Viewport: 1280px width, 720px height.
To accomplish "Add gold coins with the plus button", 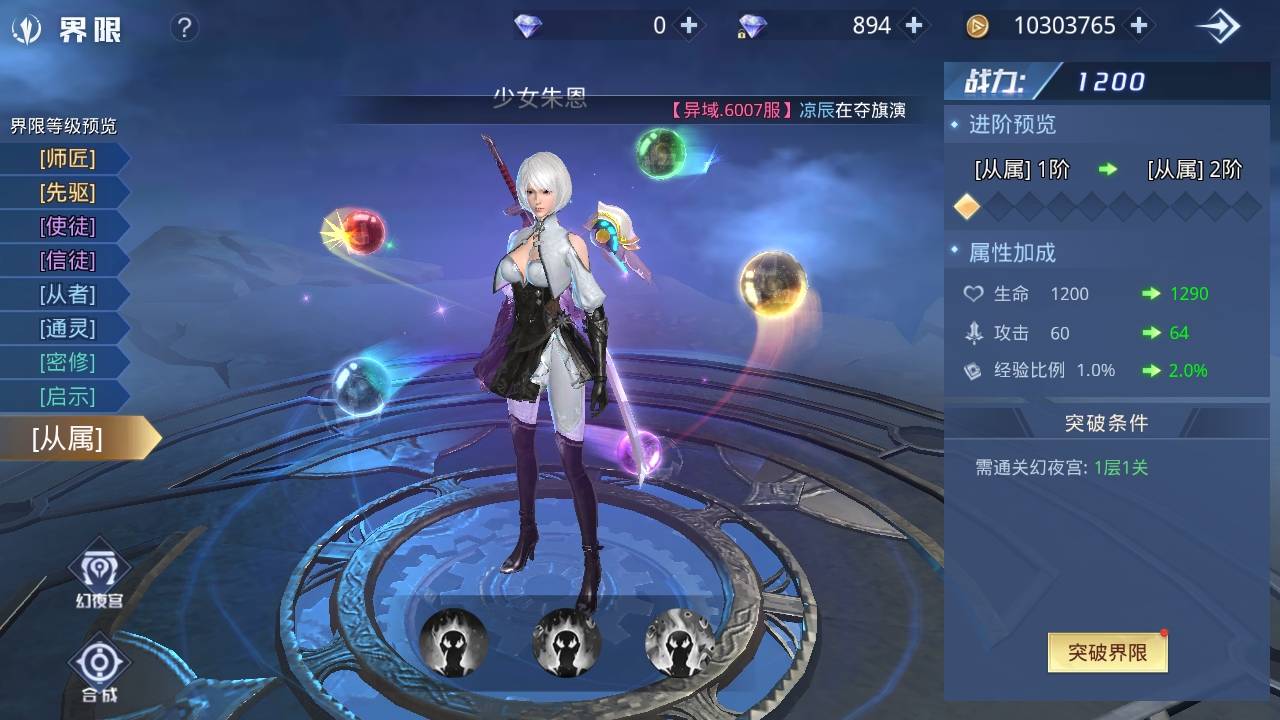I will coord(1138,26).
